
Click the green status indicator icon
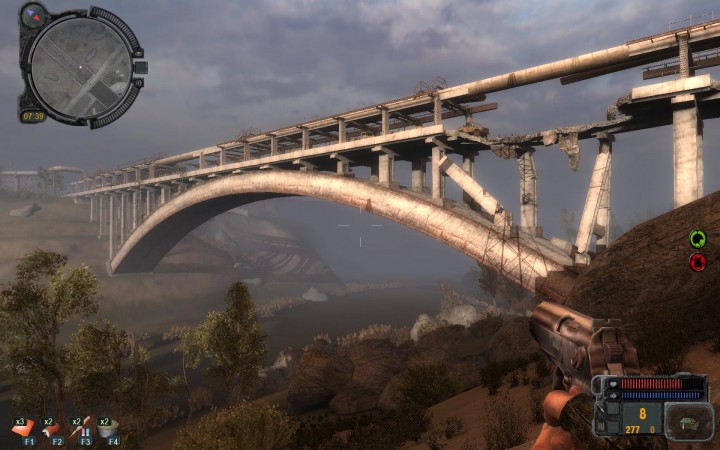(x=698, y=239)
